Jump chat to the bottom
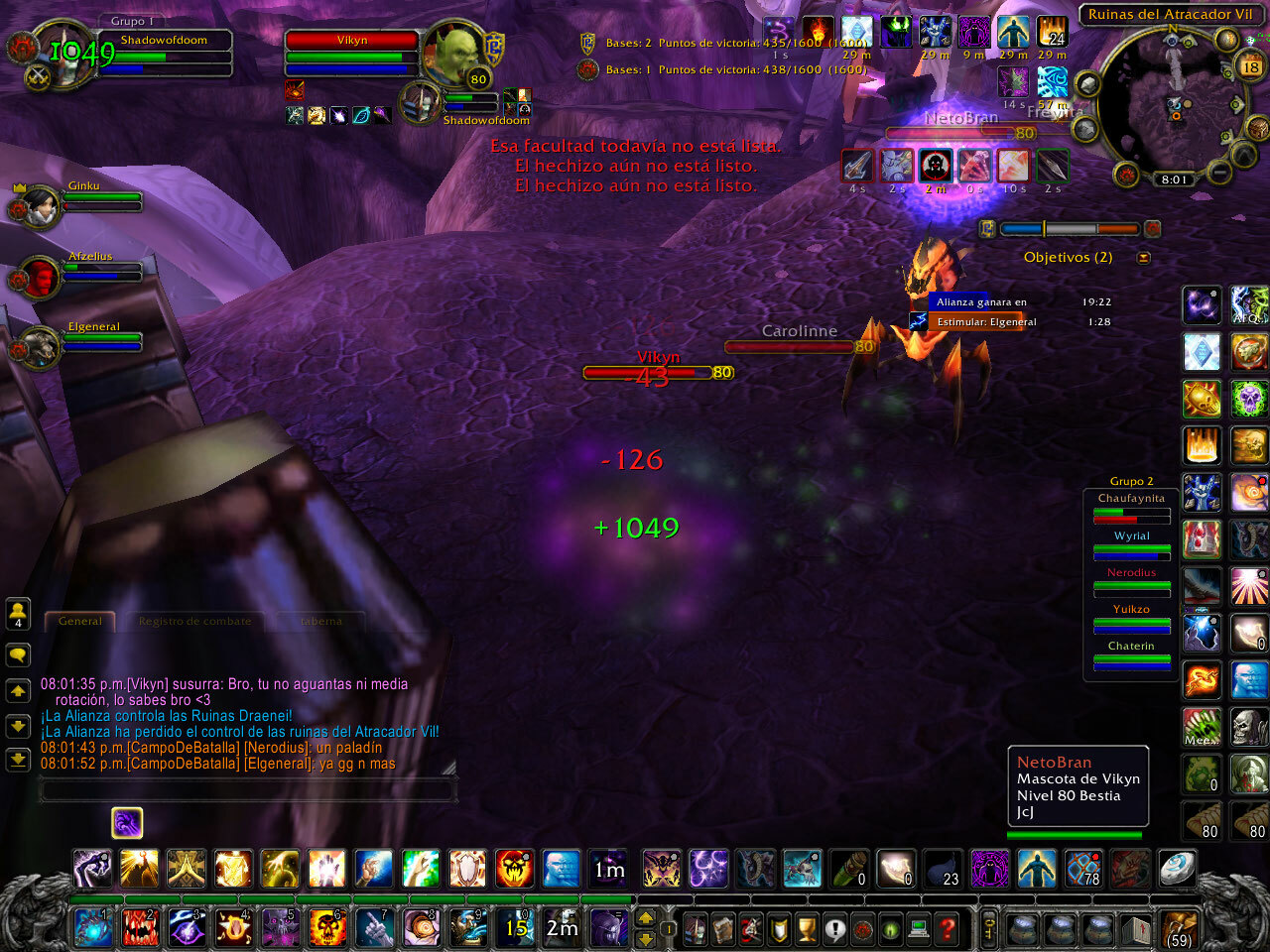Viewport: 1270px width, 952px height. (x=18, y=760)
